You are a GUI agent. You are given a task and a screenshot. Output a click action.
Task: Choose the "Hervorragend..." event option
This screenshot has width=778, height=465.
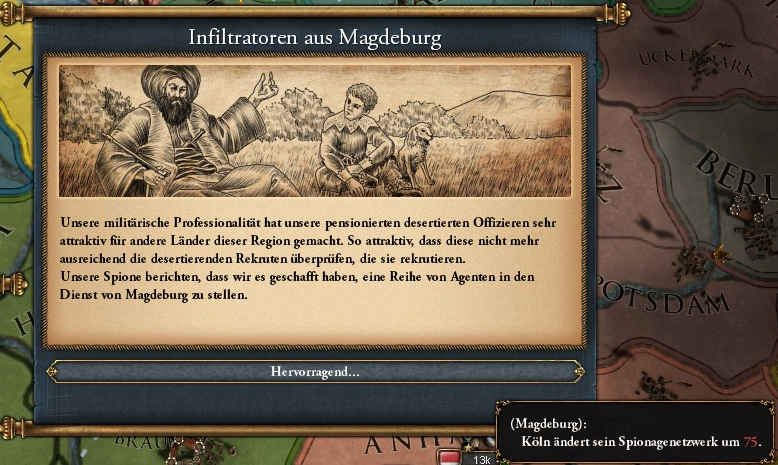(x=315, y=372)
